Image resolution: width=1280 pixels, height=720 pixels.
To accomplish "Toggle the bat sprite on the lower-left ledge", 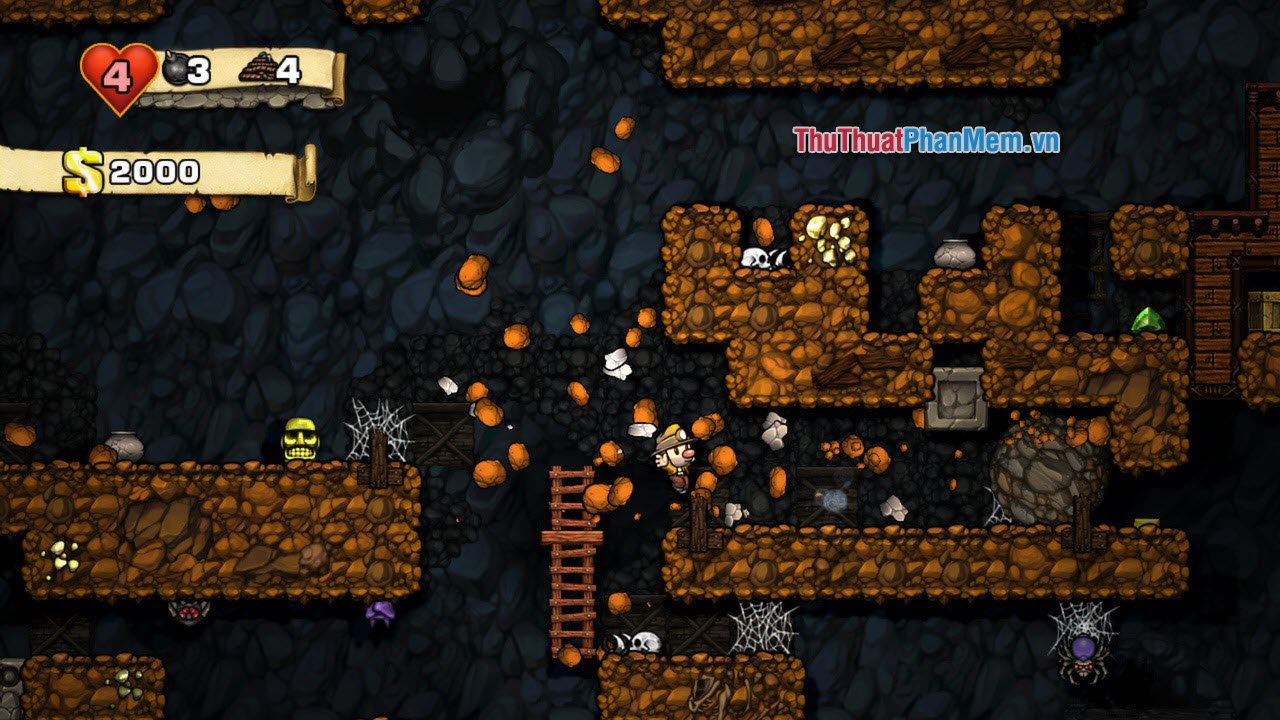I will (x=190, y=611).
